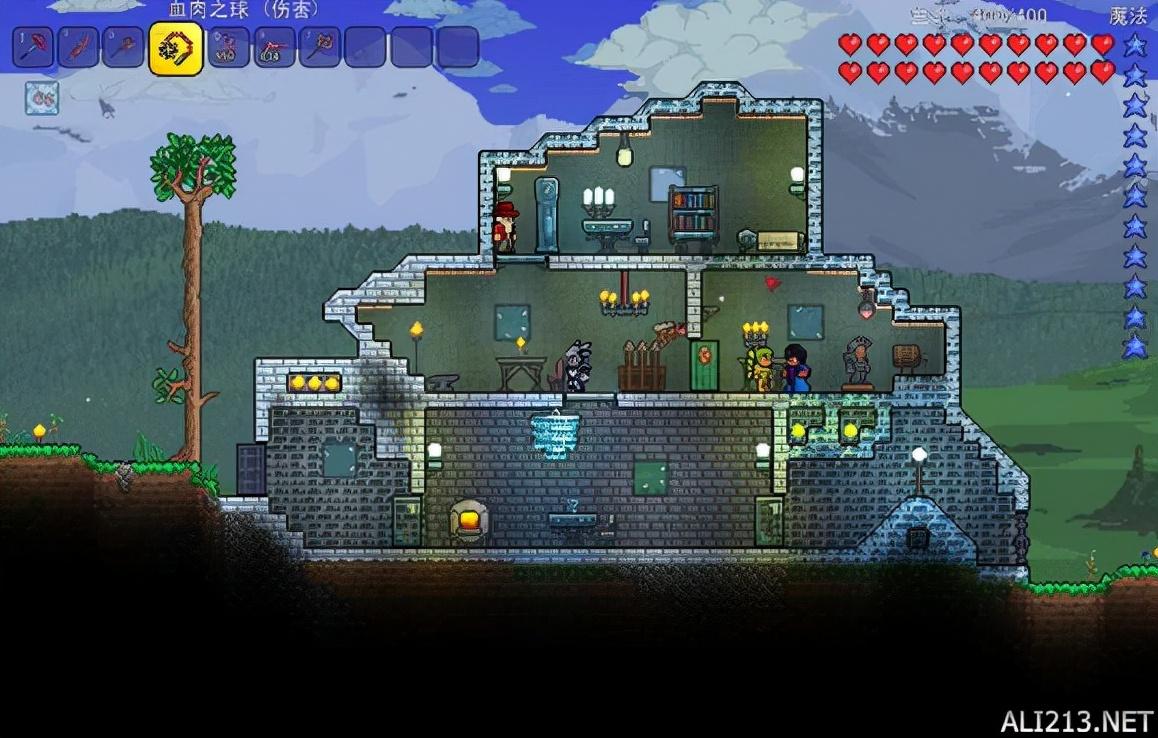Select the crimson bow hotbar slot
This screenshot has width=1158, height=738.
click(x=227, y=47)
